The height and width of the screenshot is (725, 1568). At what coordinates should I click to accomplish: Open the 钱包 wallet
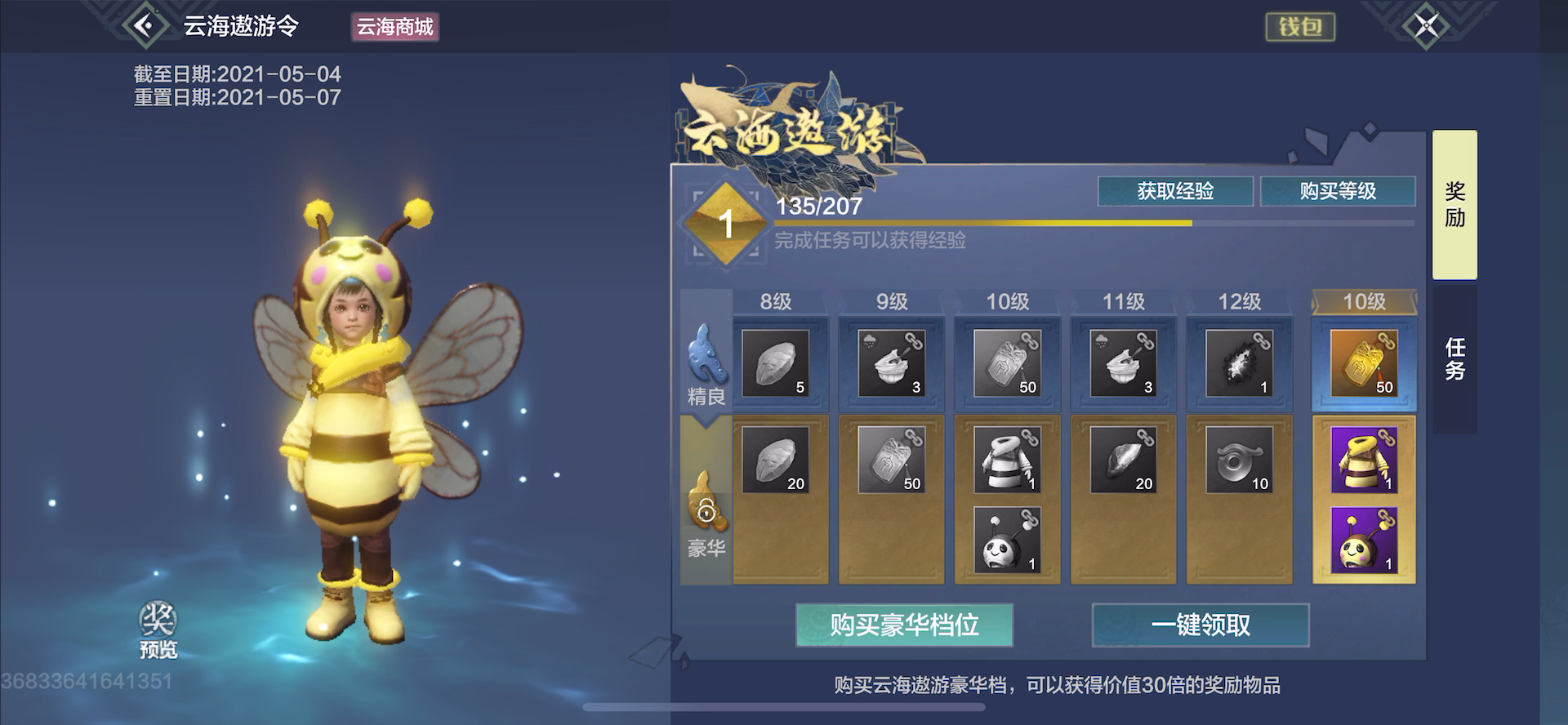[1300, 27]
